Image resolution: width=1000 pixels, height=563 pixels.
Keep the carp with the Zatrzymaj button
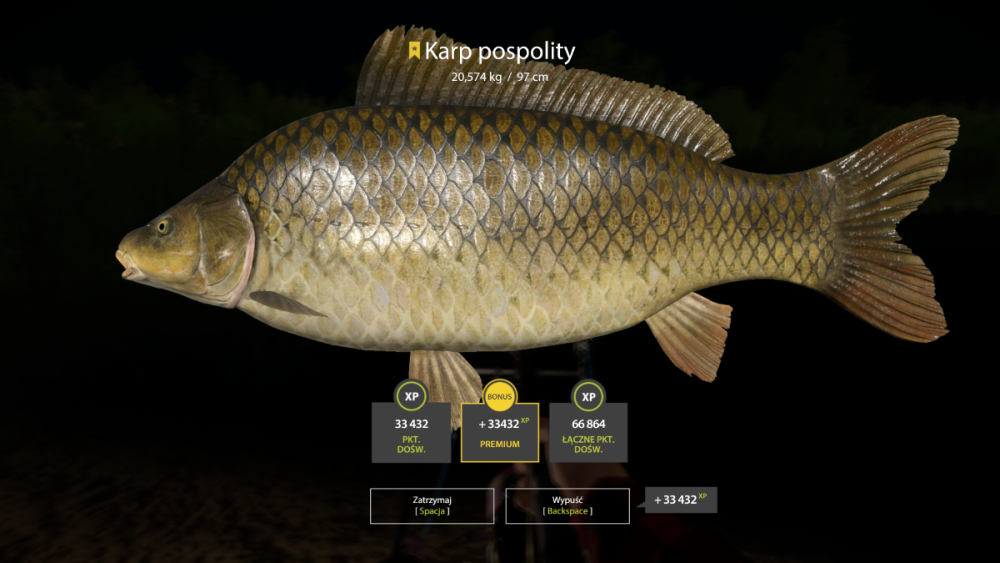(x=431, y=505)
